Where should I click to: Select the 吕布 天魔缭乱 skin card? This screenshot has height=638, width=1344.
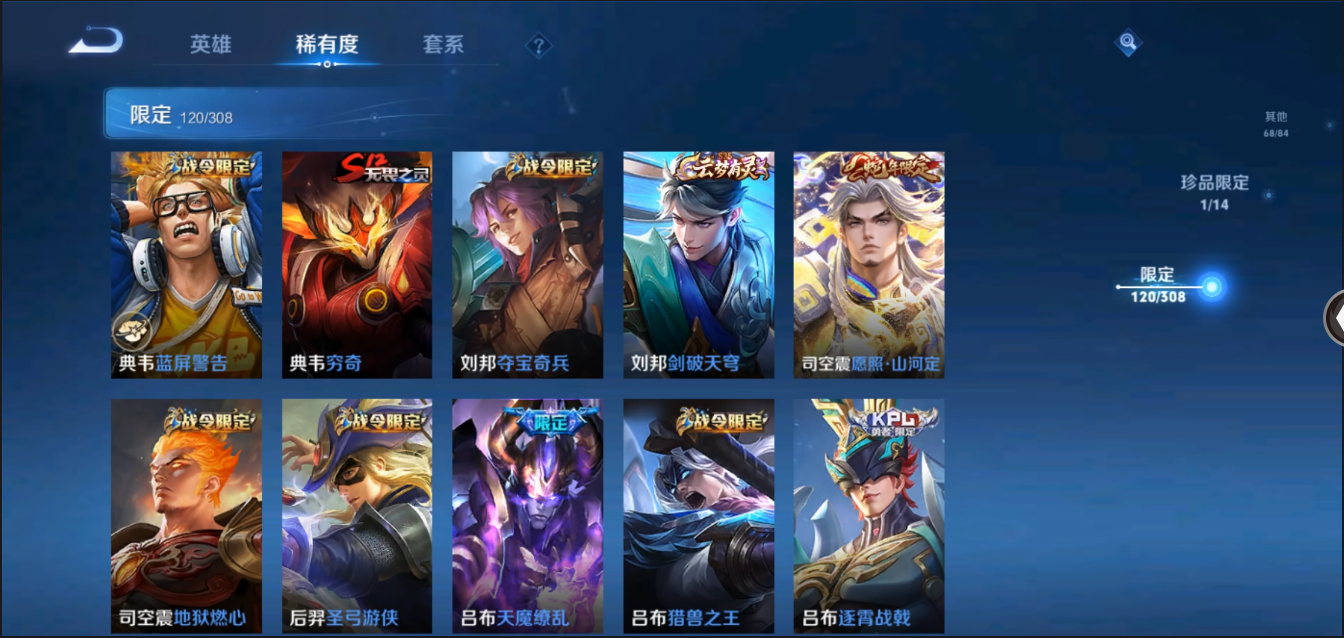(x=527, y=515)
